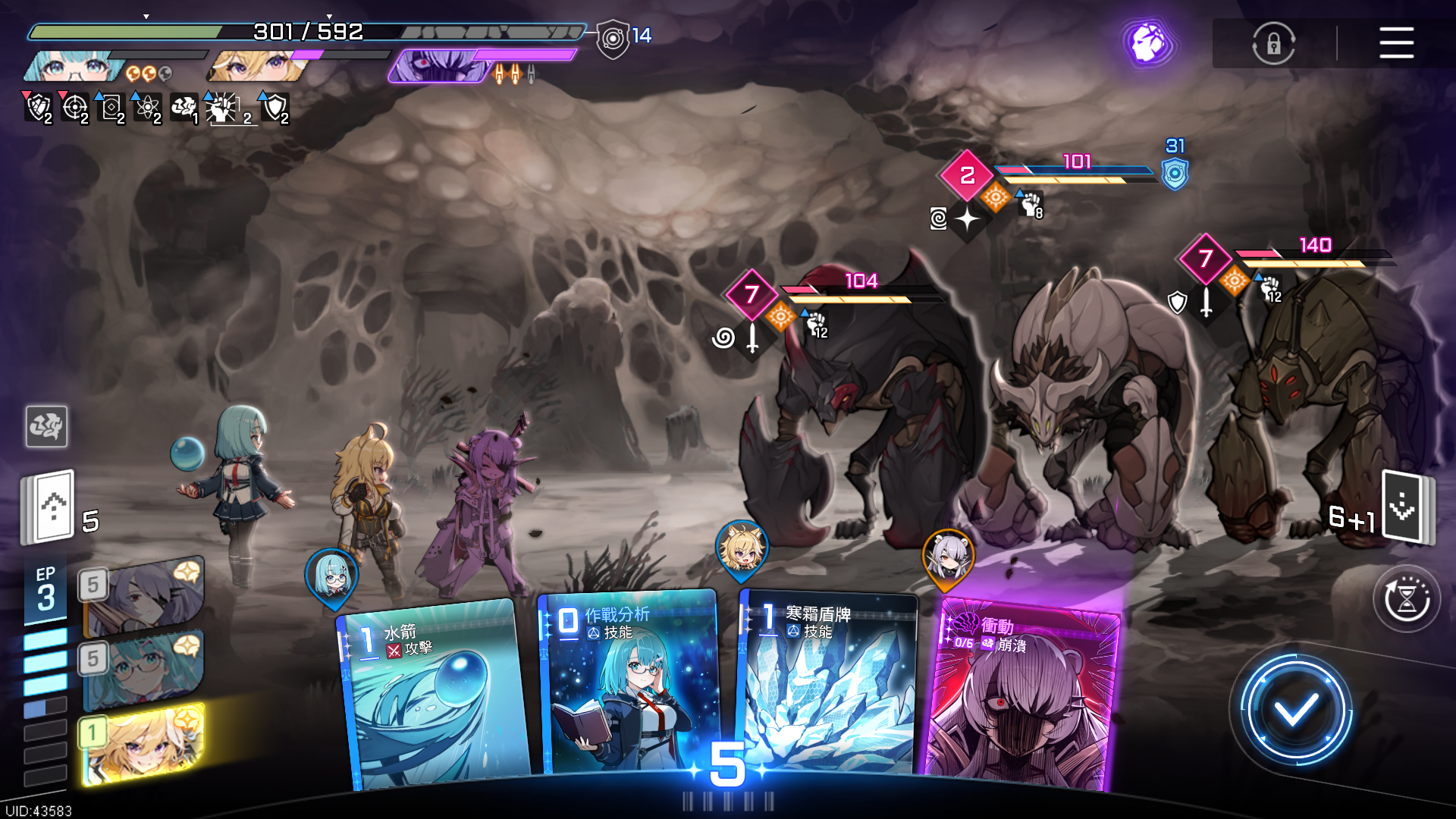Image resolution: width=1456 pixels, height=819 pixels.
Task: Select the purple 衝動 collapse card
Action: pos(1020,694)
